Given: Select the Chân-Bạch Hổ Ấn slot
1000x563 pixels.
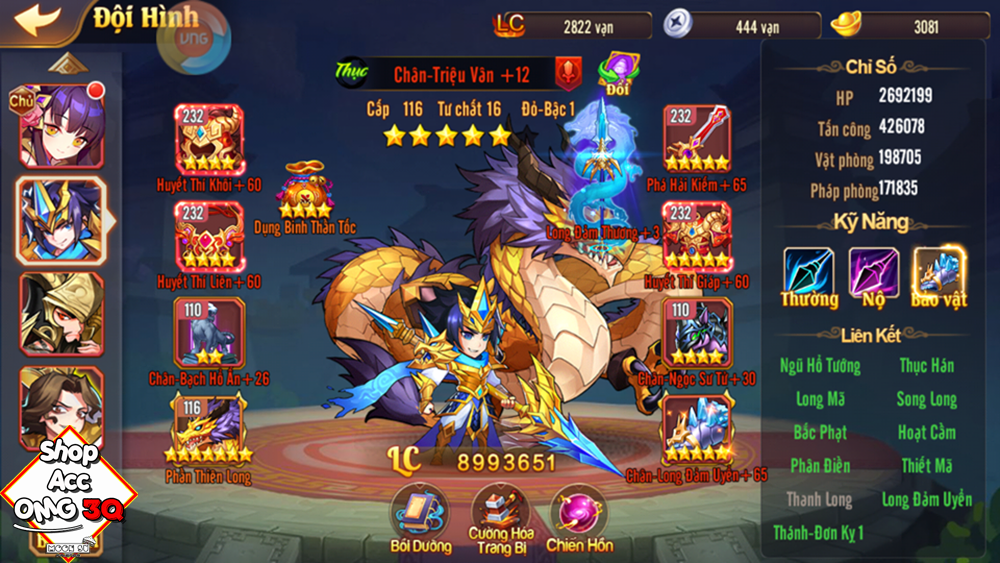Looking at the screenshot, I should [208, 332].
